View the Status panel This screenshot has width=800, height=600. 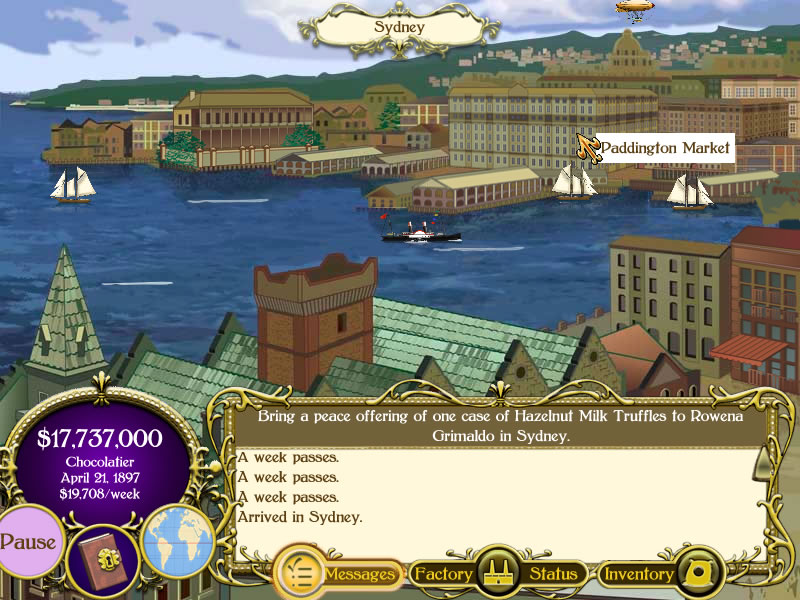pyautogui.click(x=554, y=574)
